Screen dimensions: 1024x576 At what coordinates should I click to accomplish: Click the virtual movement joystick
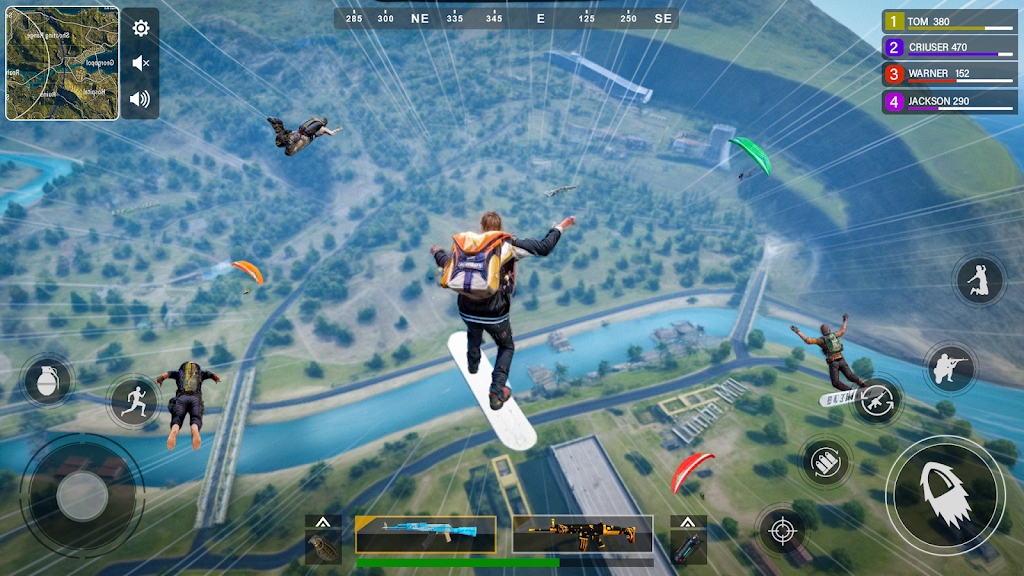point(82,495)
